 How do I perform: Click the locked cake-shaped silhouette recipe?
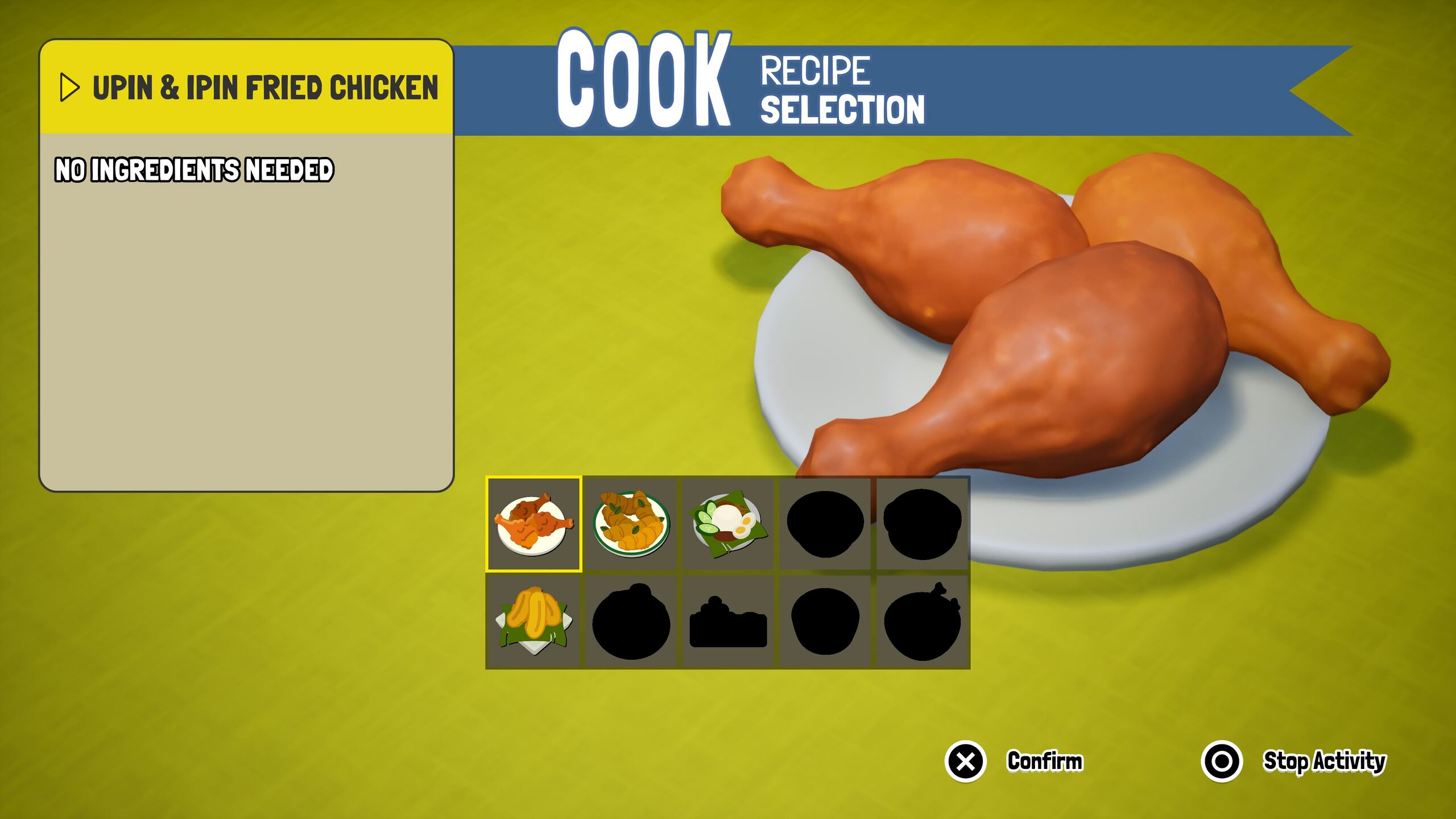coord(727,621)
